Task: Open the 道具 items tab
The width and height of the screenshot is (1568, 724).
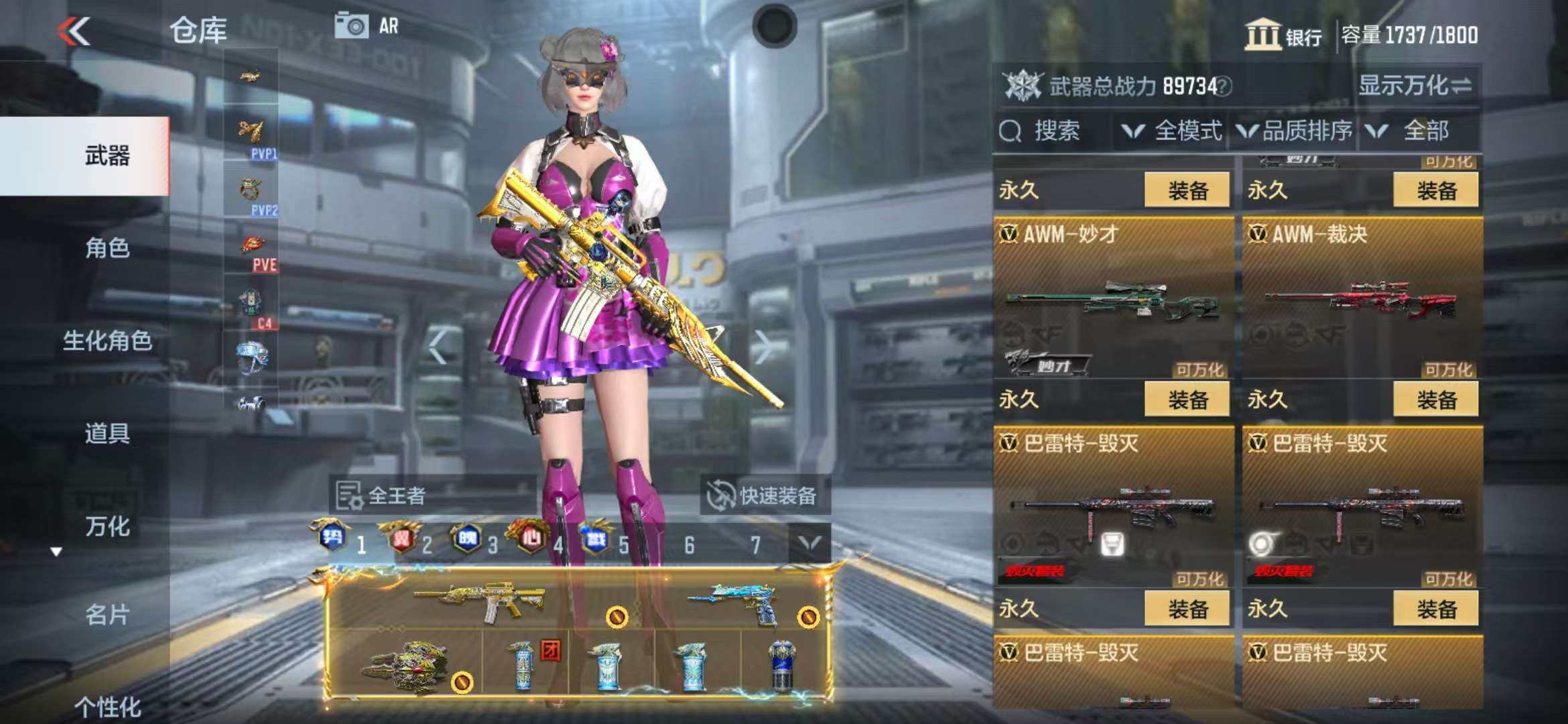Action: coord(107,433)
